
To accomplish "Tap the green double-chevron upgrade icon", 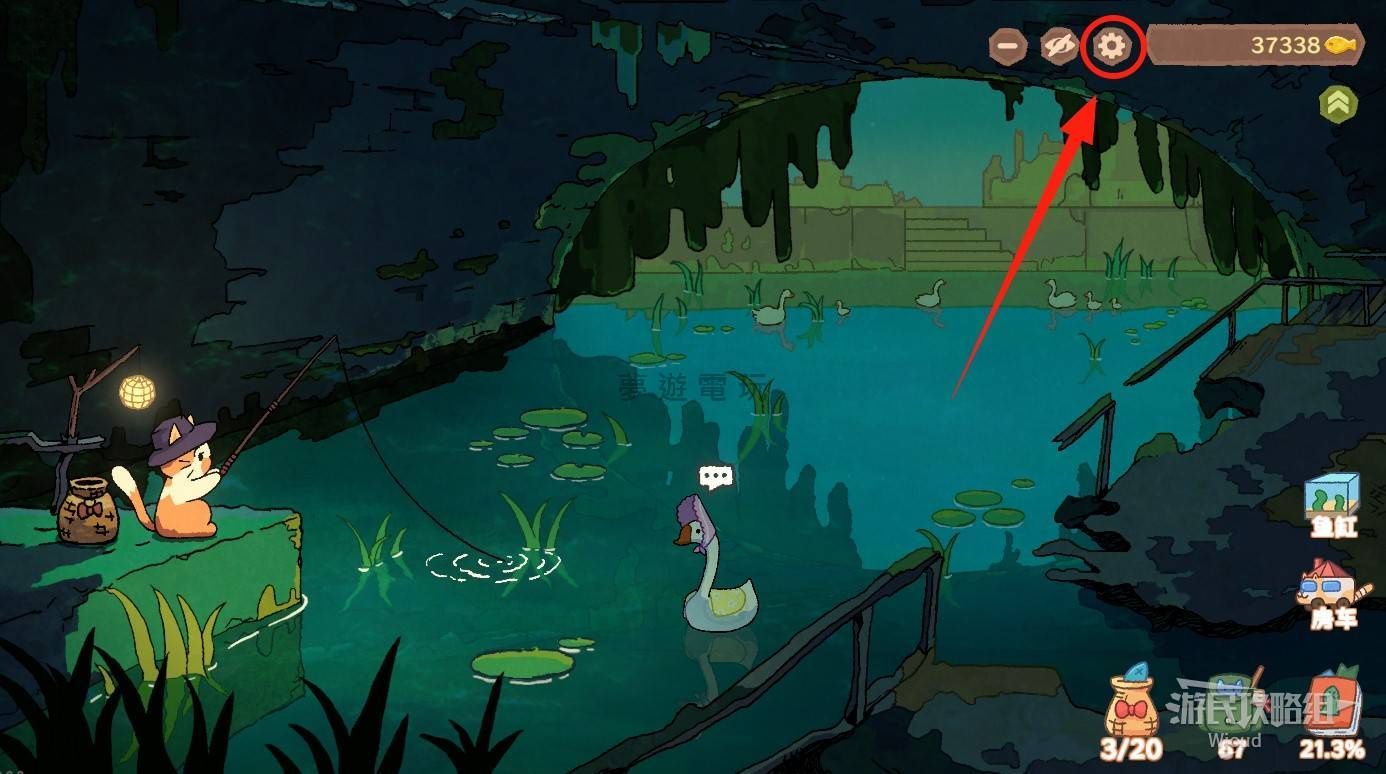I will click(1338, 103).
